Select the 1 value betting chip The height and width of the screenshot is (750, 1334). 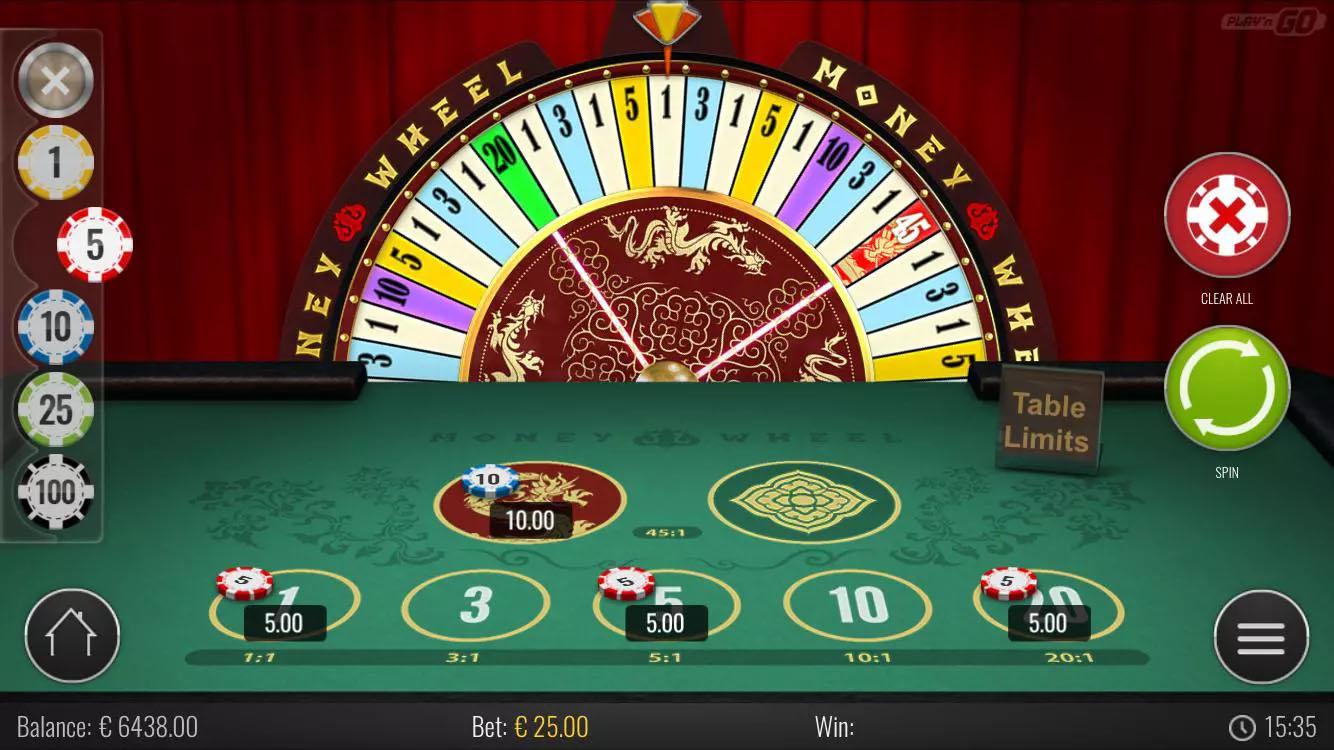point(55,163)
